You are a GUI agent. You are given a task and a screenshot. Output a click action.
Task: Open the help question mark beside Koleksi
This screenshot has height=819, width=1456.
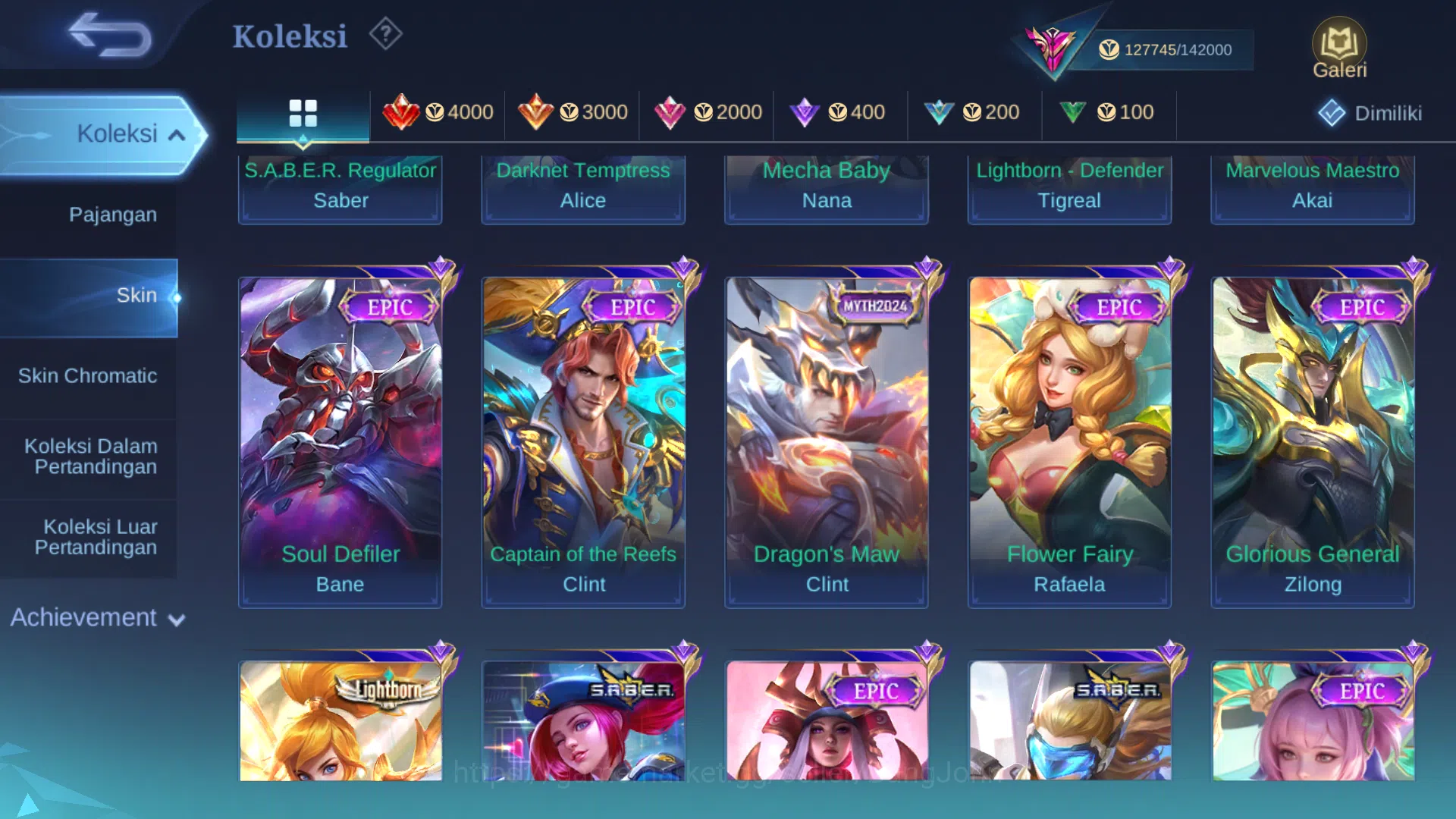point(385,33)
